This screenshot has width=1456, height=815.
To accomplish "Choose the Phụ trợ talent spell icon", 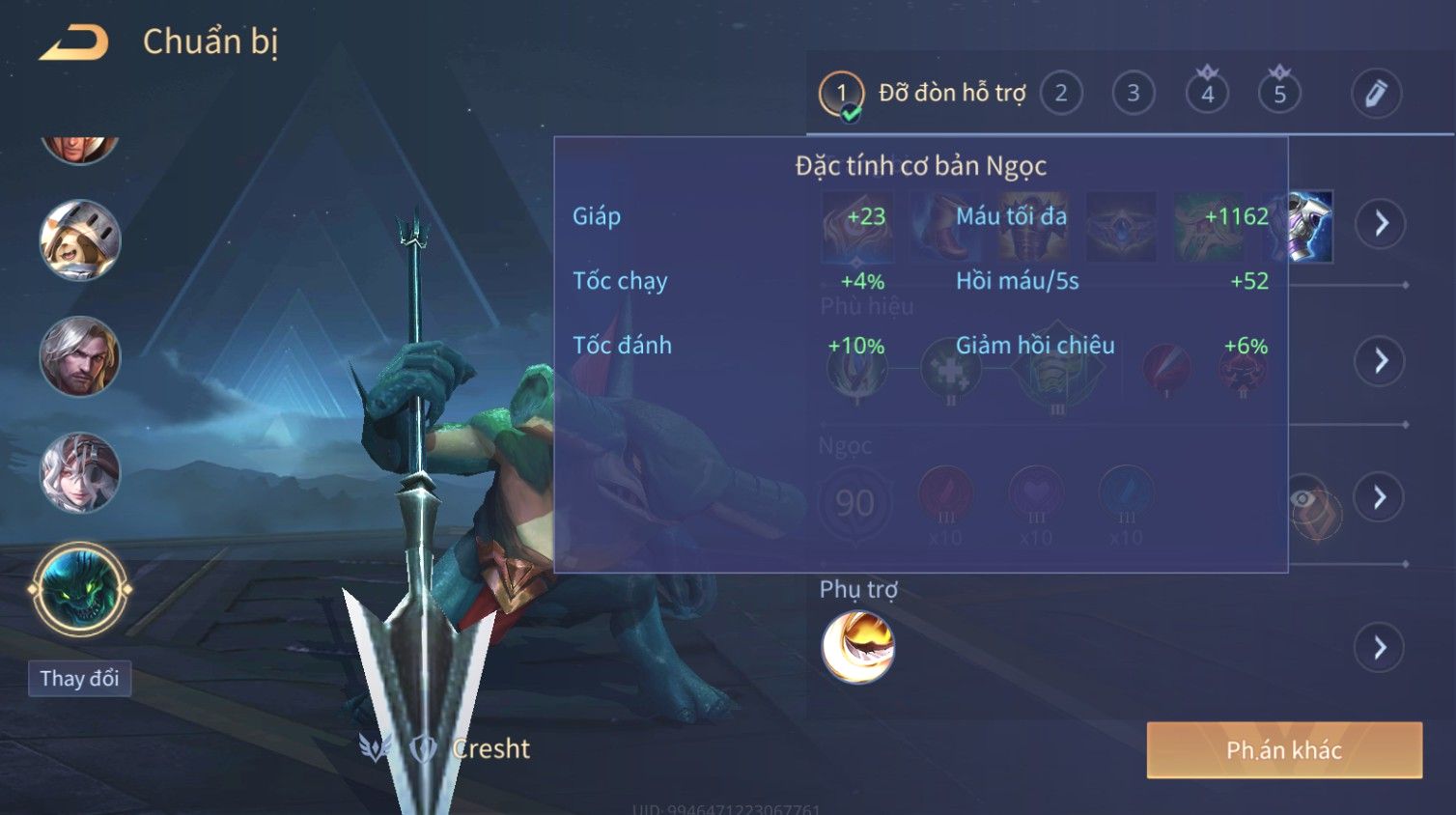I will [857, 648].
